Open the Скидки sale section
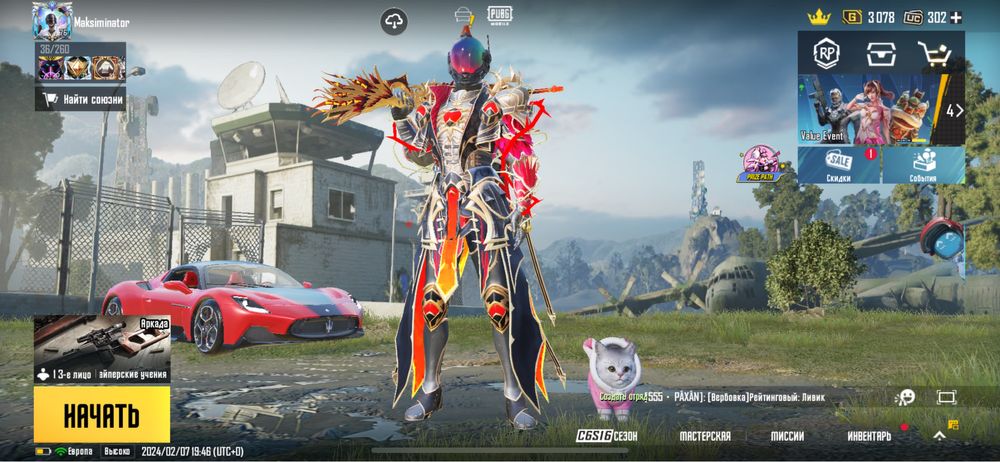 pyautogui.click(x=839, y=166)
